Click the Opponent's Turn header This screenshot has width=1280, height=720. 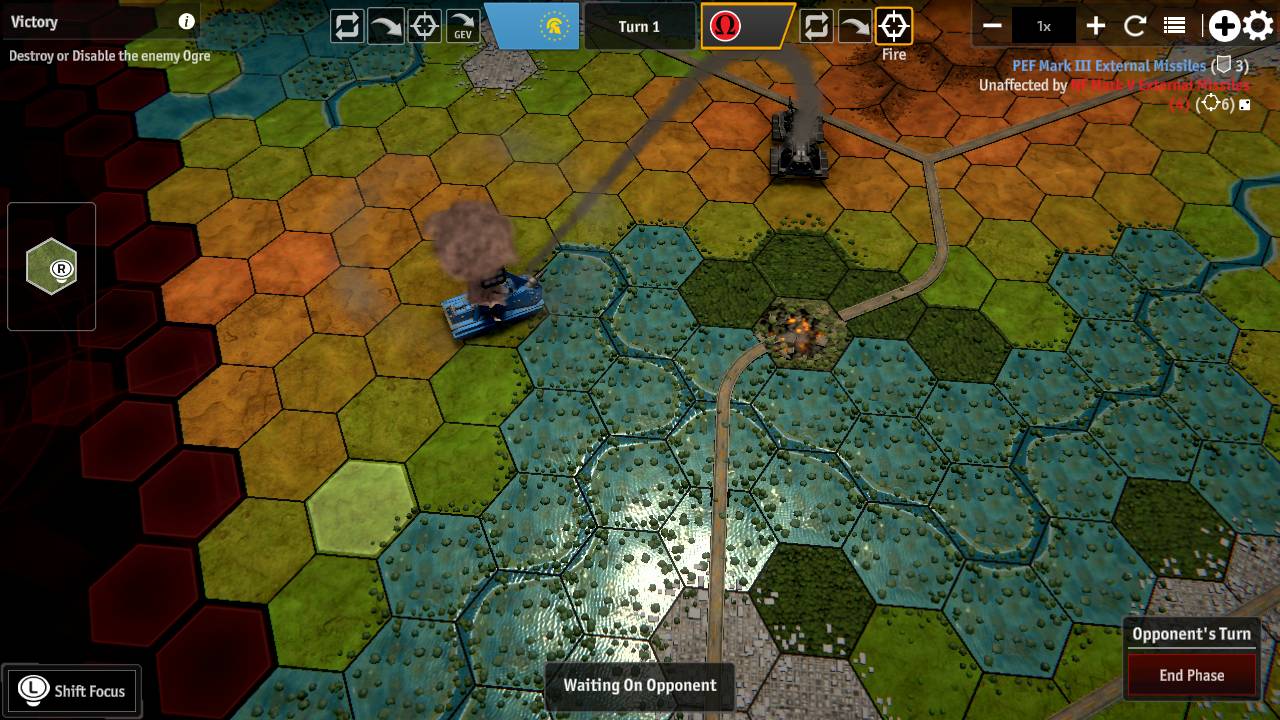pyautogui.click(x=1190, y=634)
